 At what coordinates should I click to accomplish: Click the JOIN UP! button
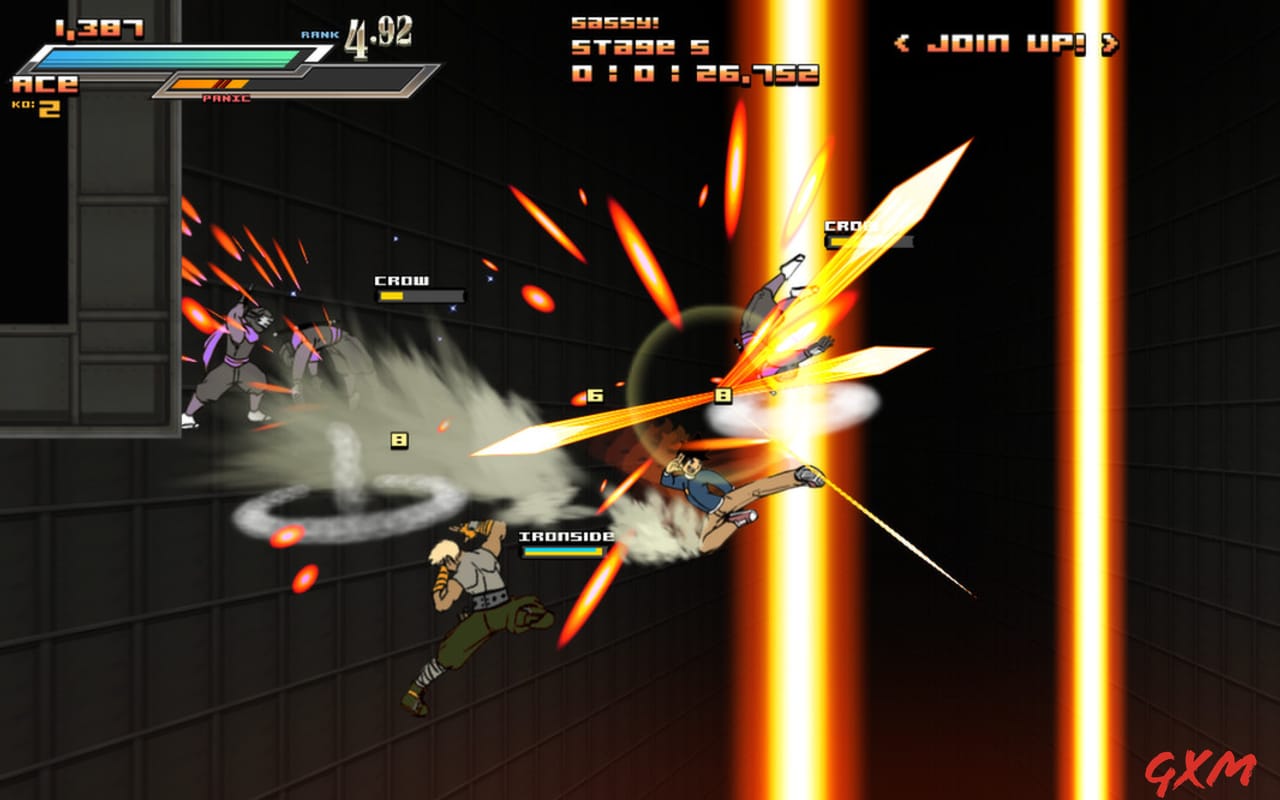(x=1007, y=43)
